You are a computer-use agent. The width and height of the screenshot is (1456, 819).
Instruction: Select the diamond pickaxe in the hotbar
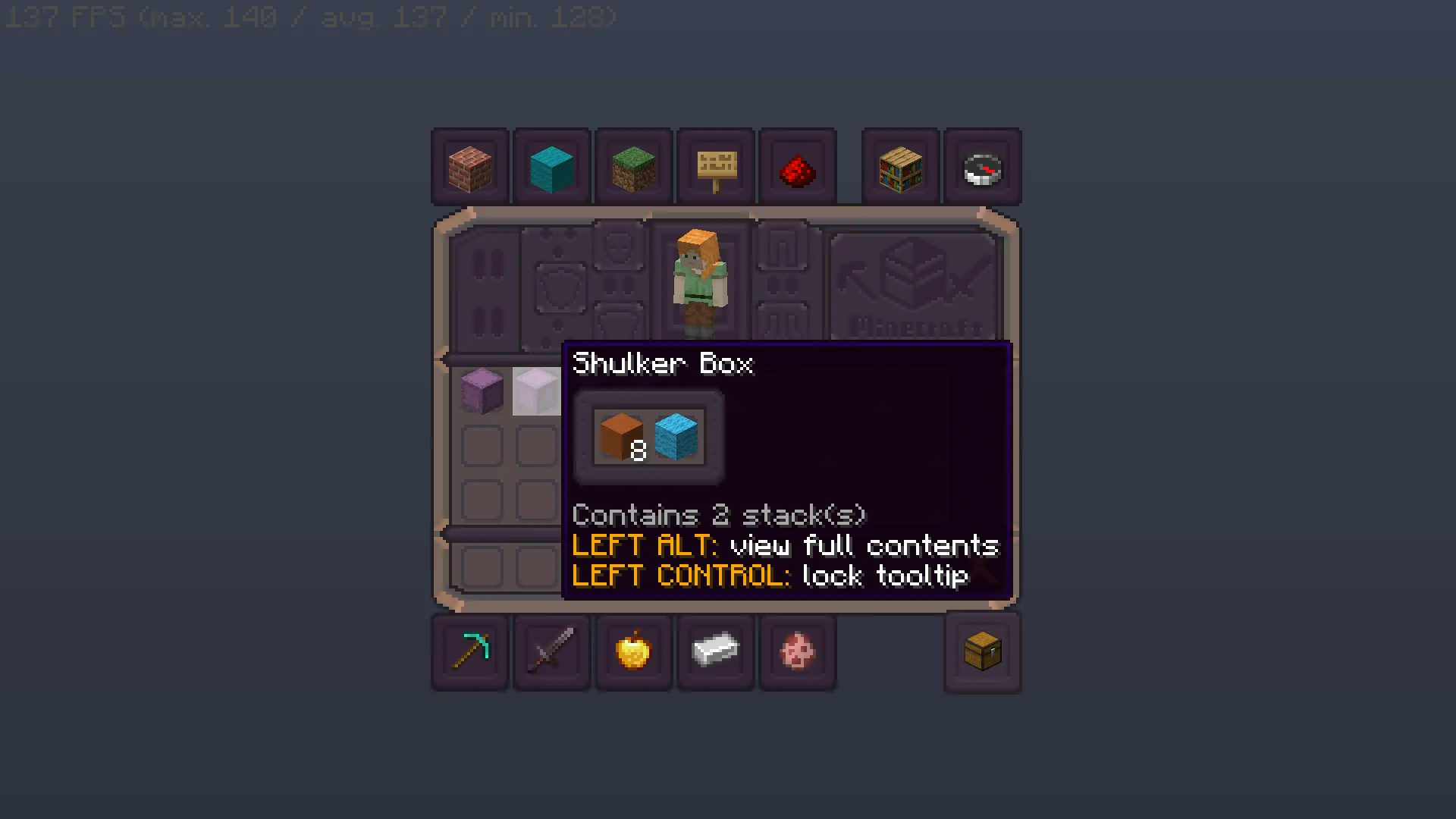click(469, 651)
